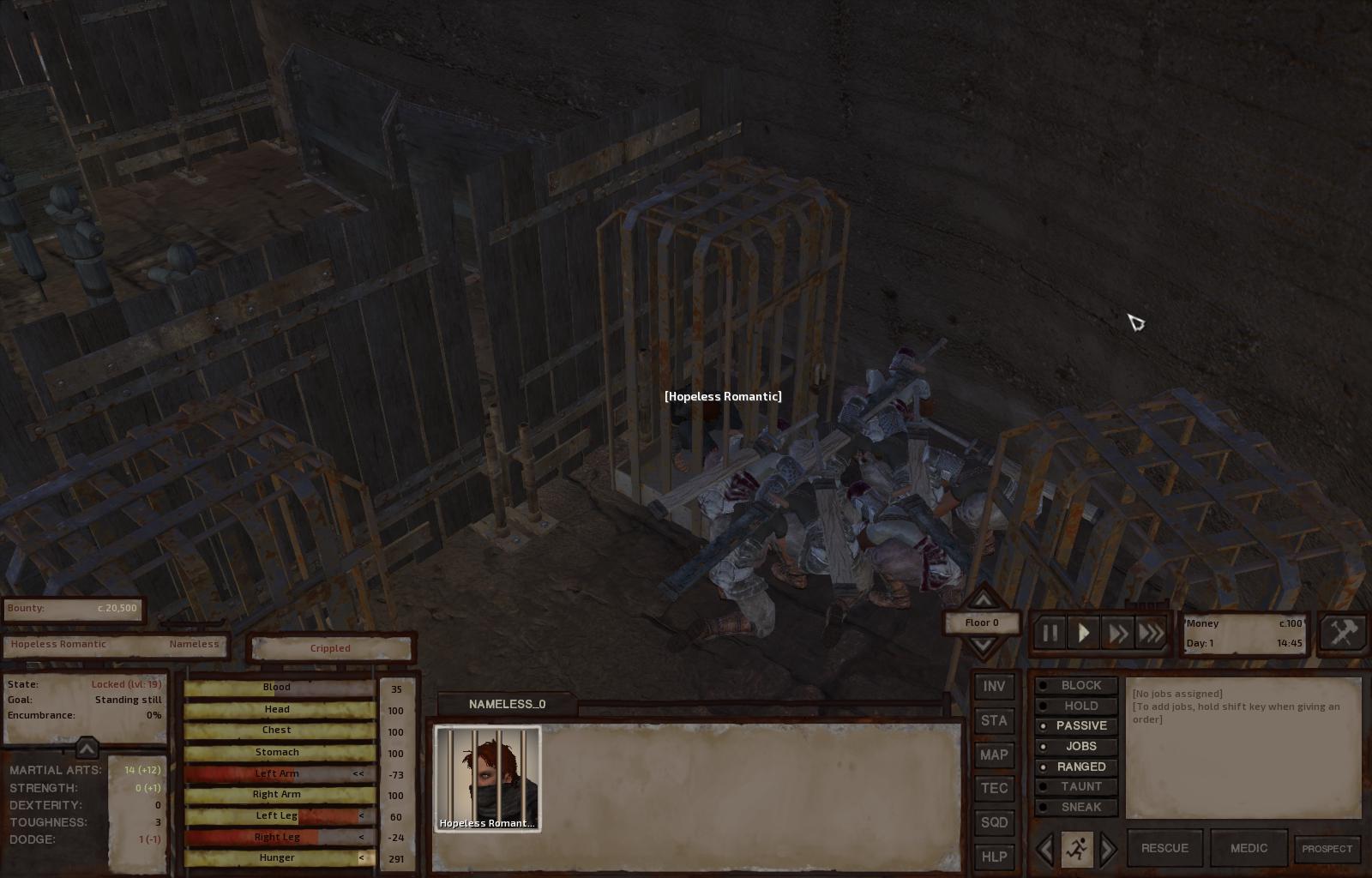This screenshot has height=878, width=1372.
Task: Set game to normal play speed
Action: click(1084, 634)
